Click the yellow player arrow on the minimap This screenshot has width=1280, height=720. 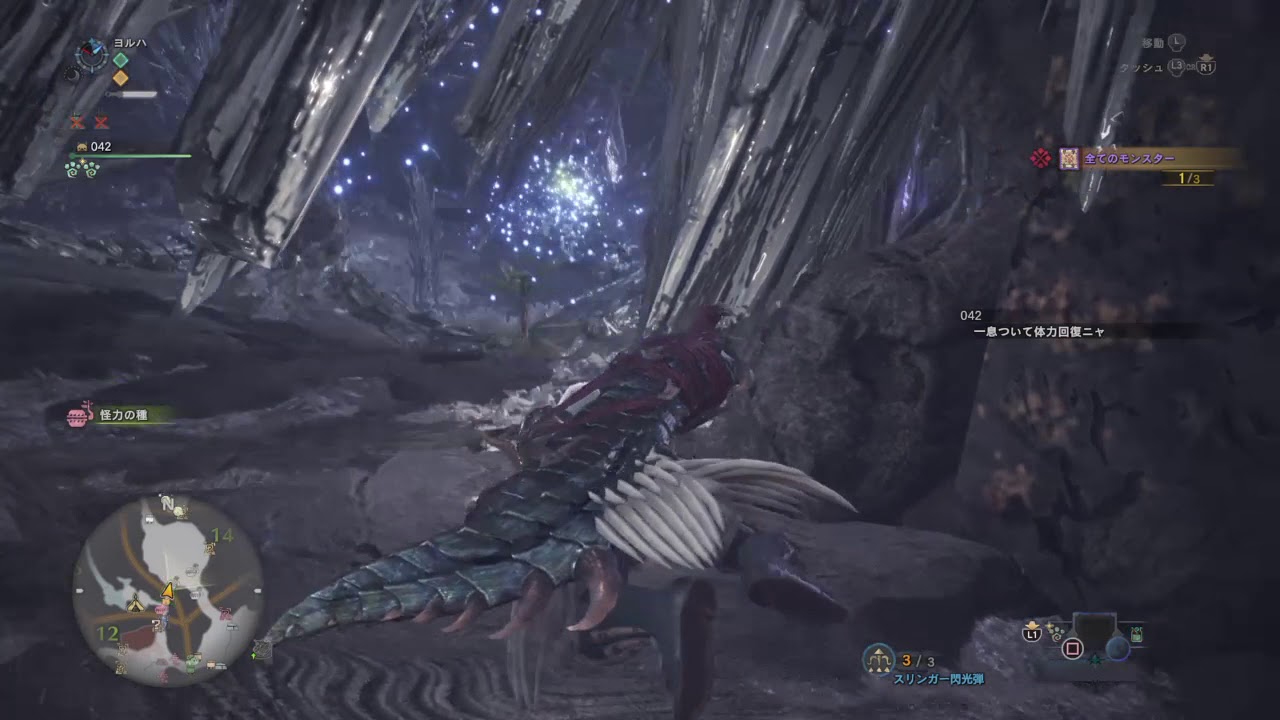[167, 591]
